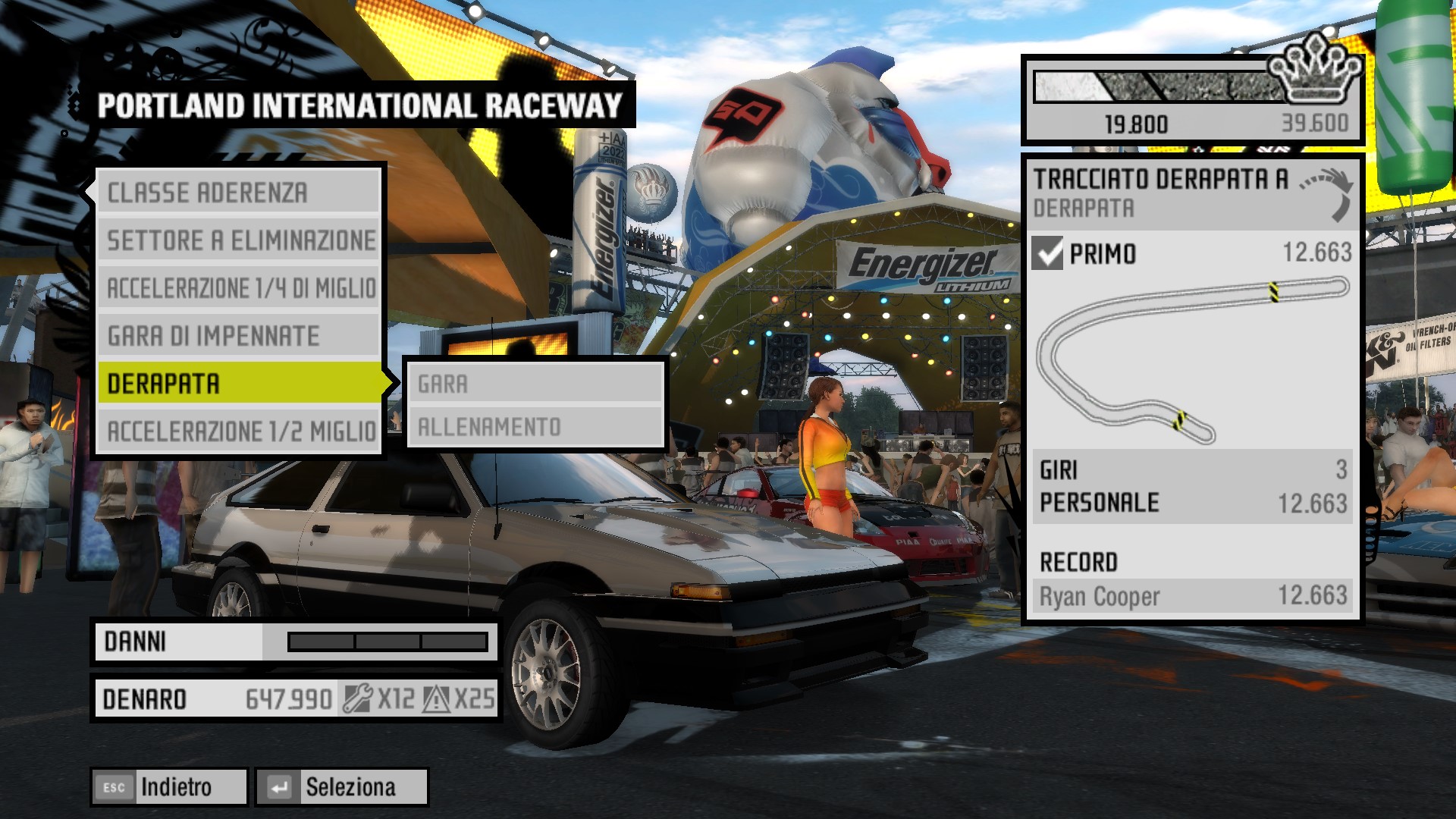Click the highlighted Derapata entry
This screenshot has width=1456, height=819.
pos(239,384)
